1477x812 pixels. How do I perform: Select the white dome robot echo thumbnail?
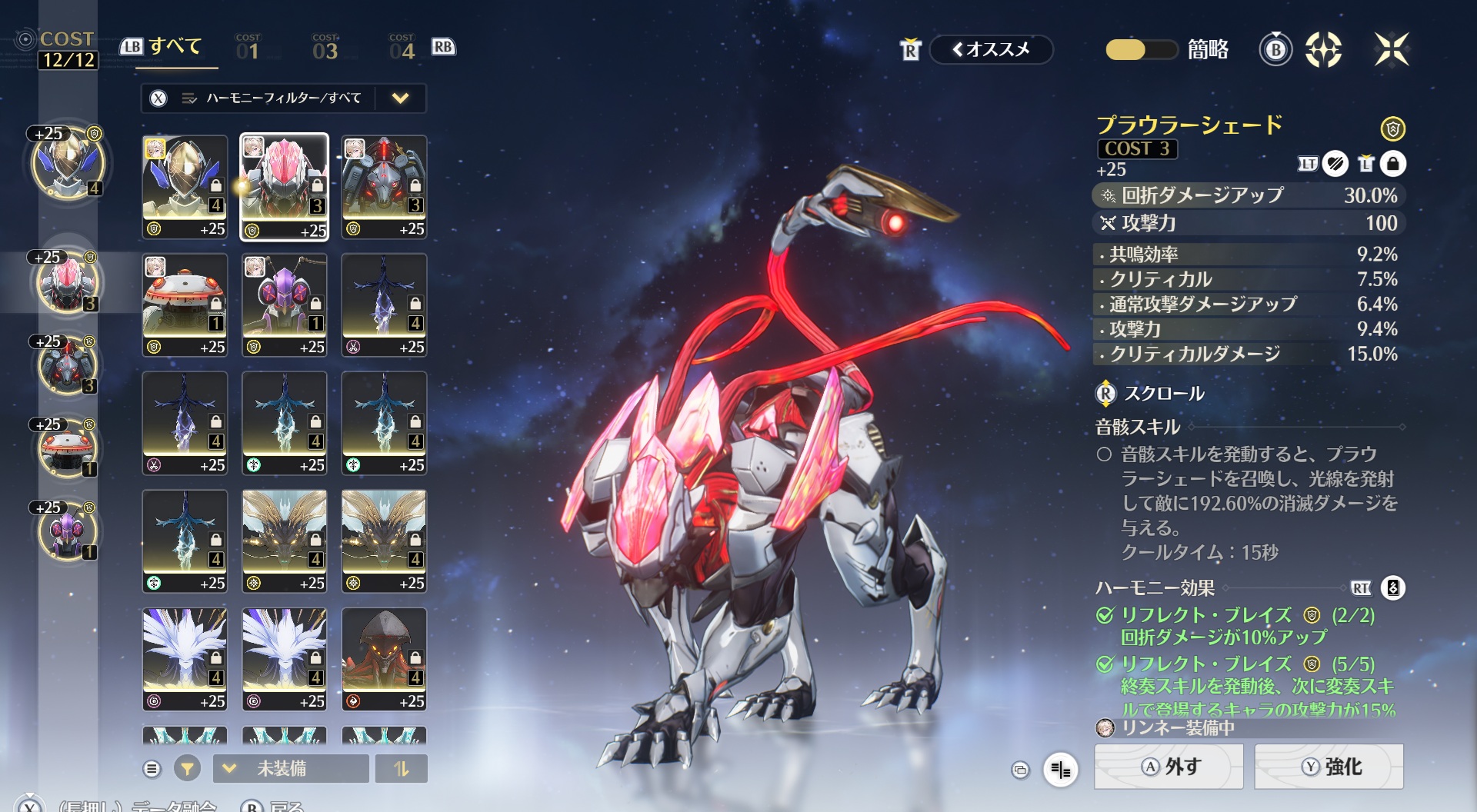point(185,305)
